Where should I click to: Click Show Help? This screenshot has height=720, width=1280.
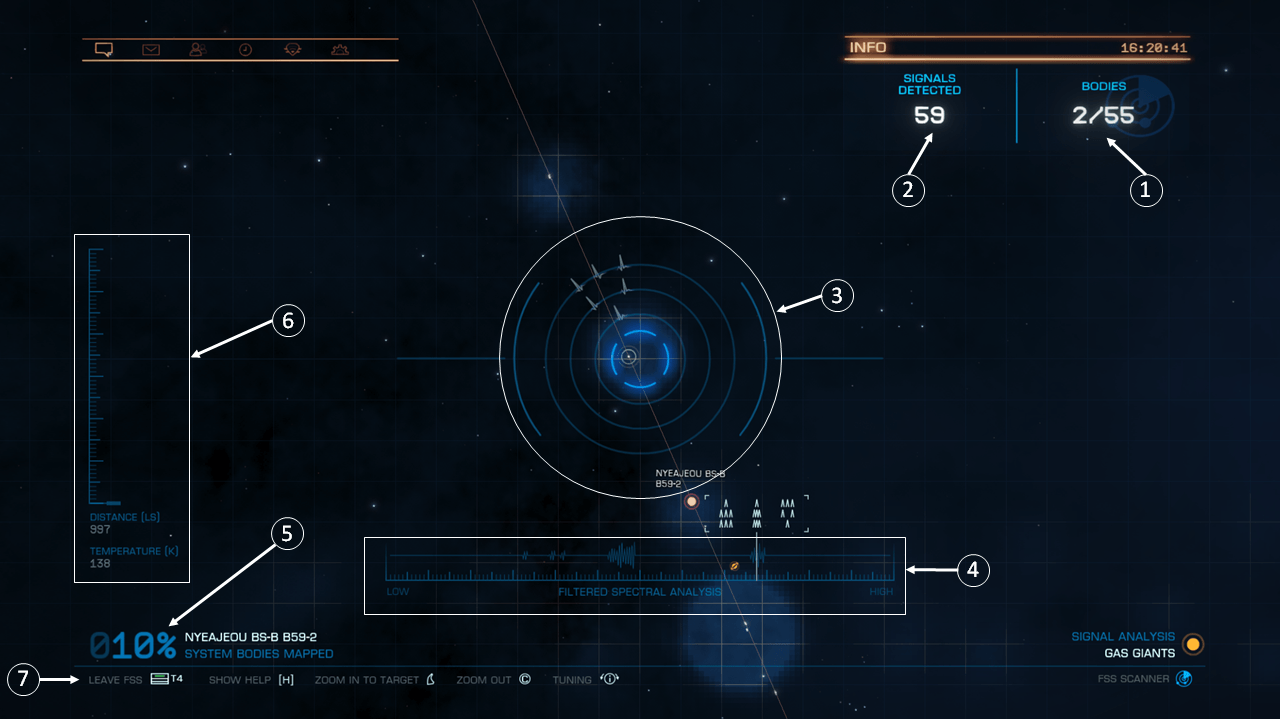239,679
